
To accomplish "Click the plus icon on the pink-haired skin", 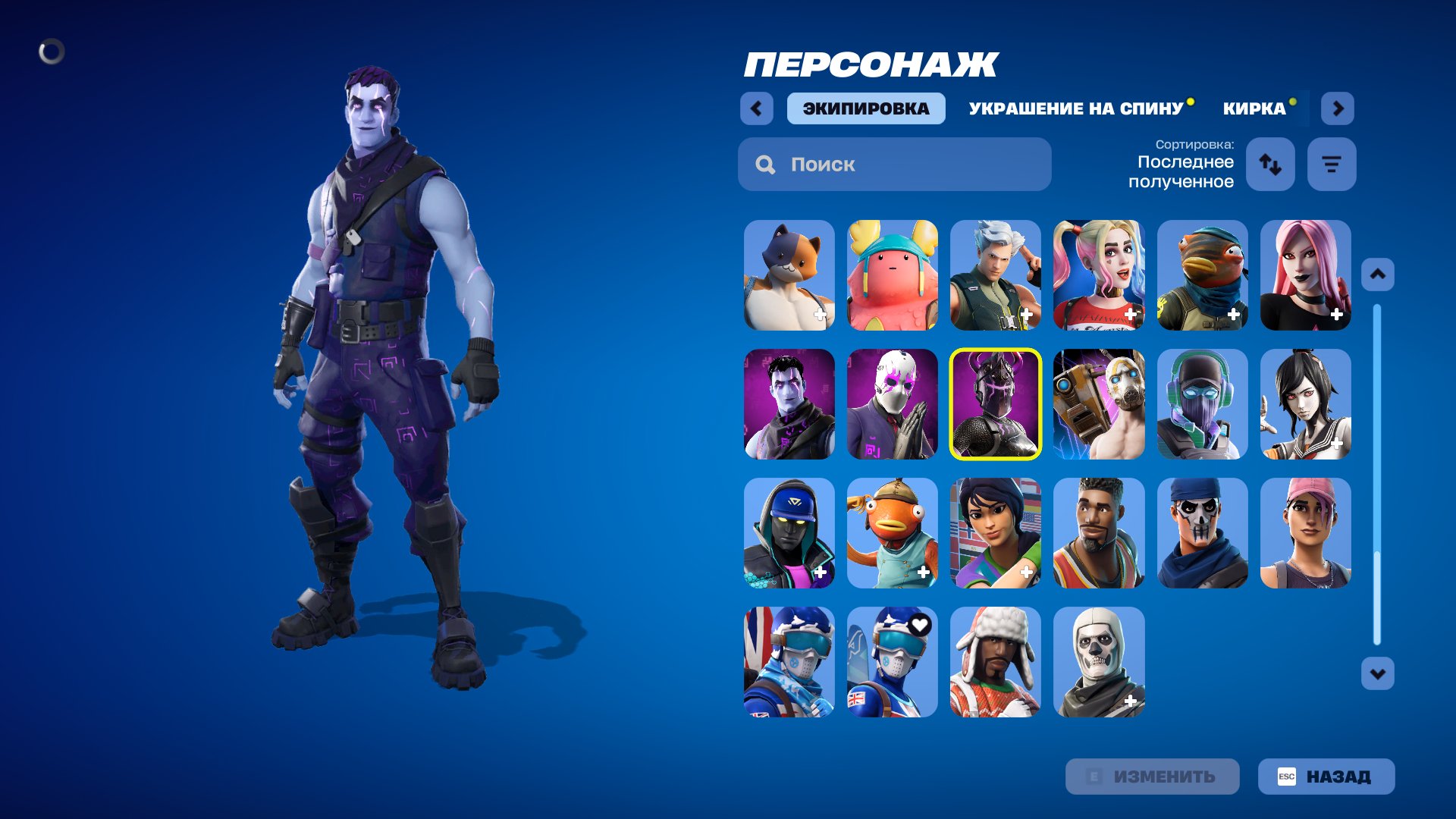I will 1335,313.
